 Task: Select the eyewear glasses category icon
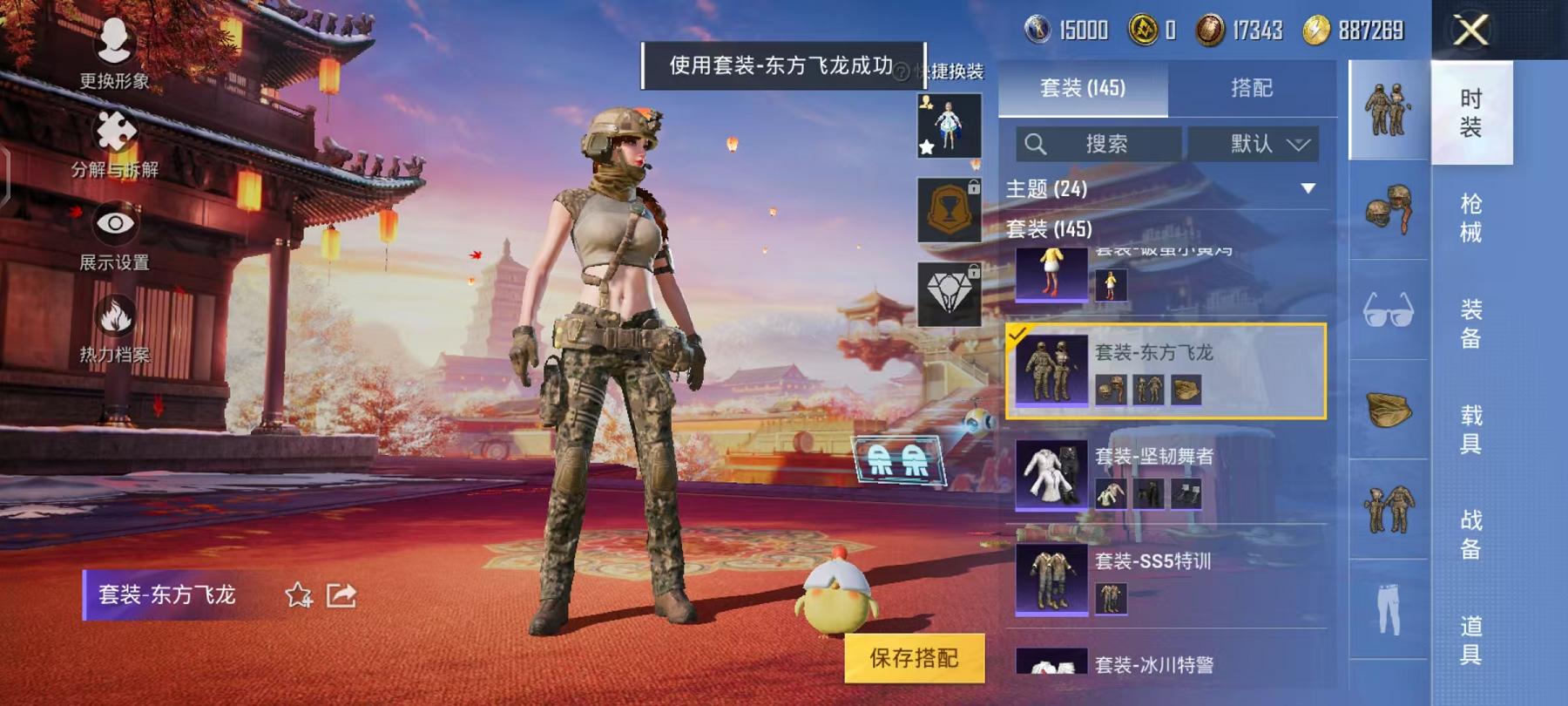1389,311
